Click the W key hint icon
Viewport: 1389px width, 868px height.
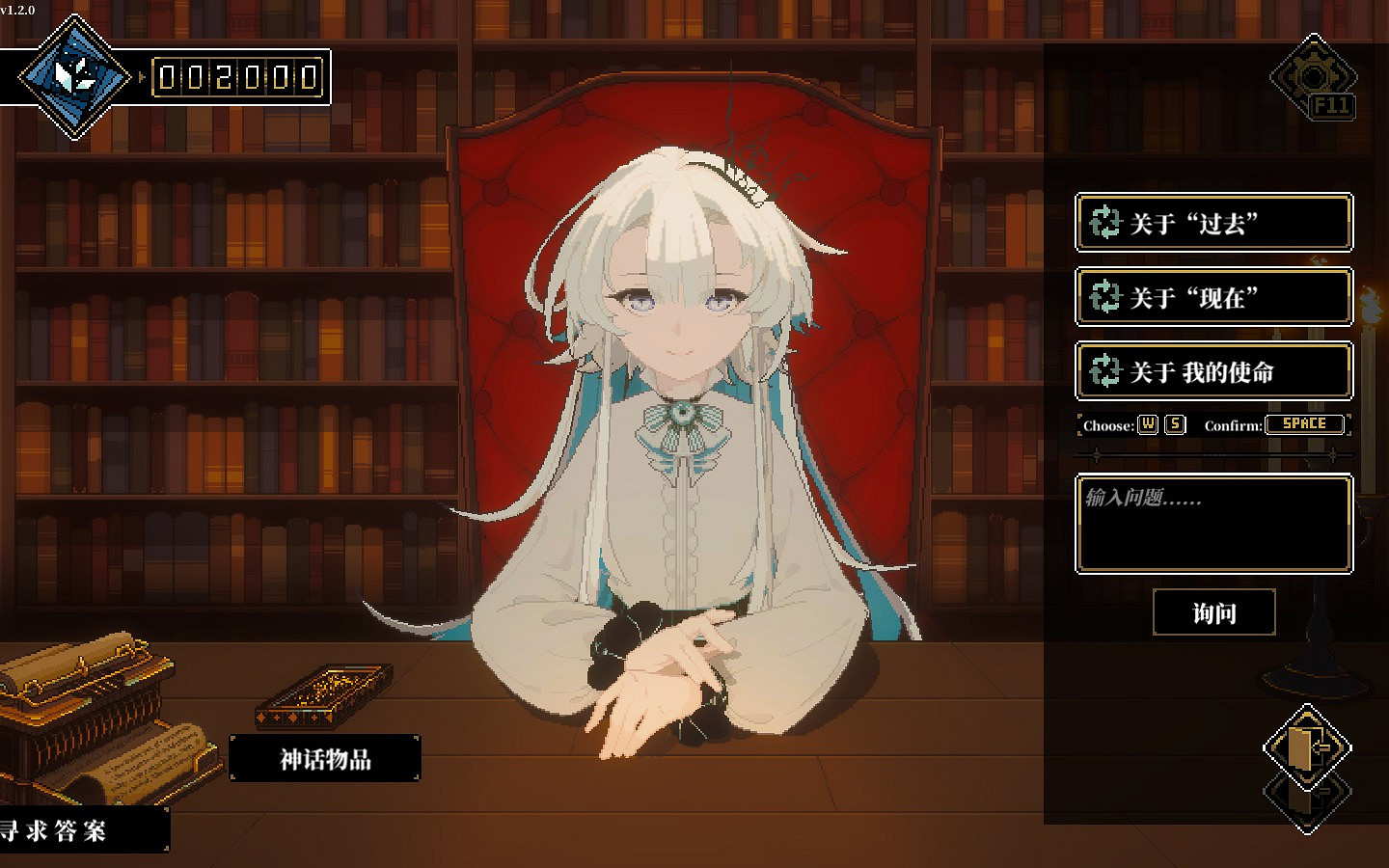[1147, 424]
